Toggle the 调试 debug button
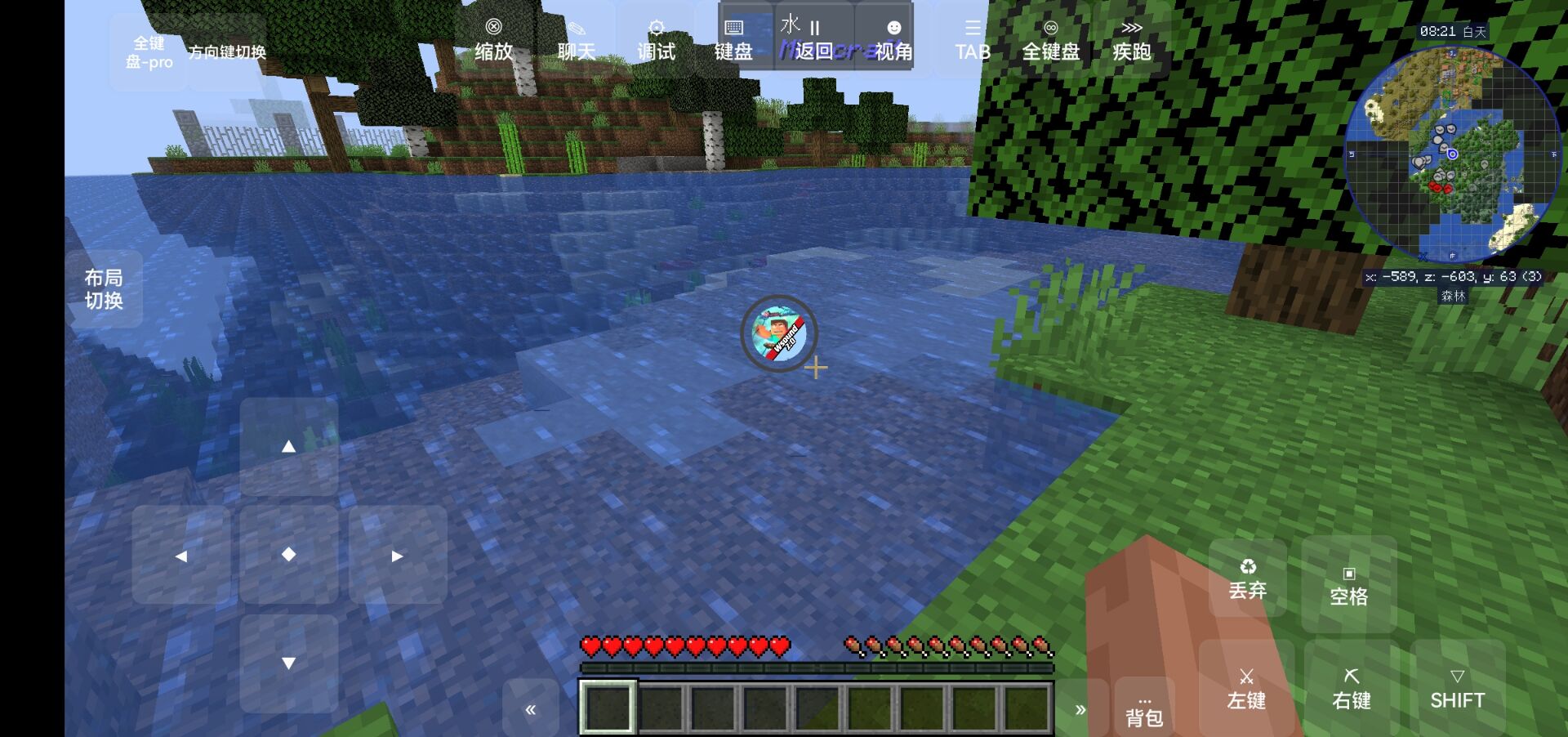The width and height of the screenshot is (1568, 737). tap(656, 40)
